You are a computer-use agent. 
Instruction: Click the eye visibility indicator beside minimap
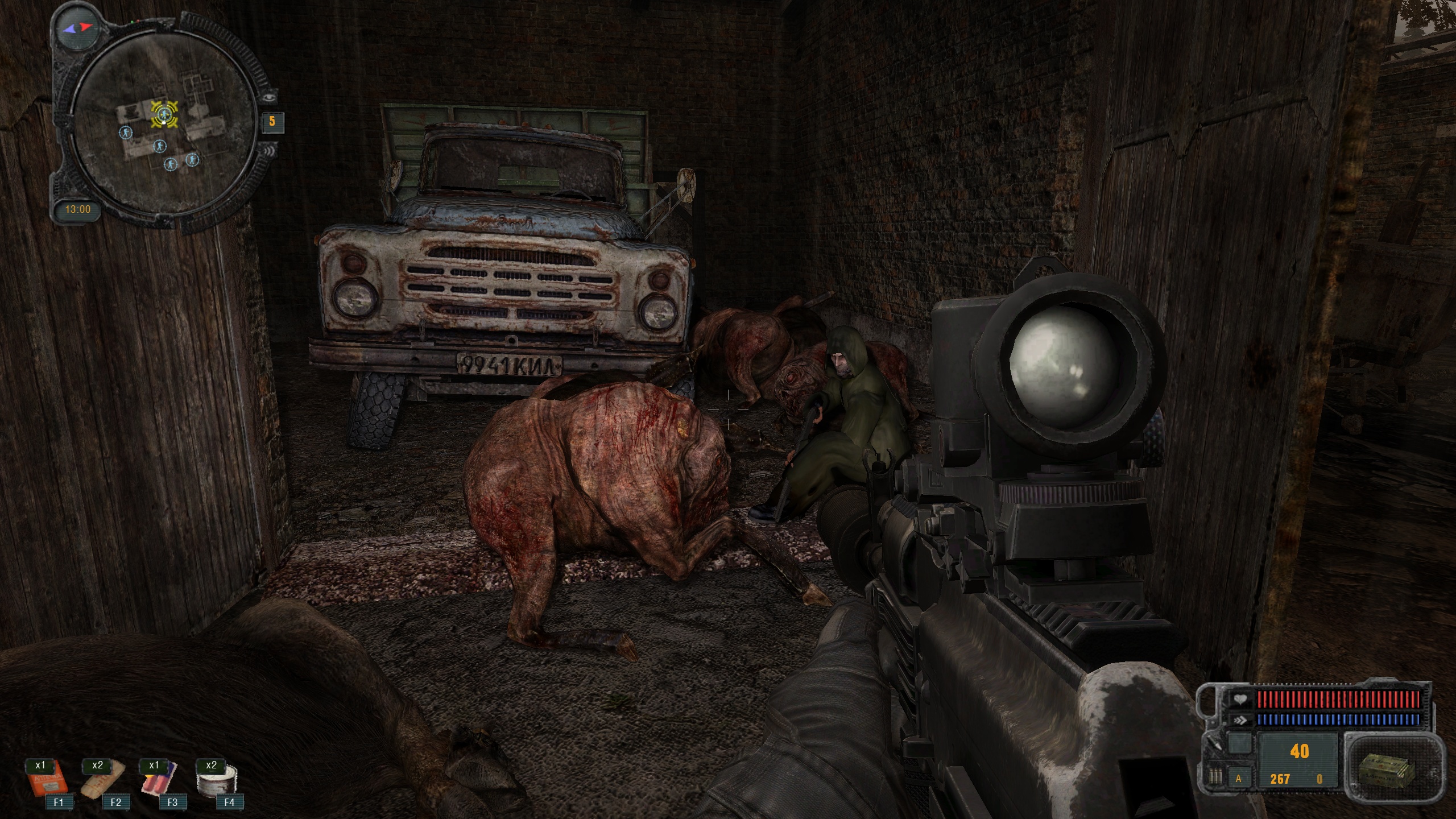269,98
